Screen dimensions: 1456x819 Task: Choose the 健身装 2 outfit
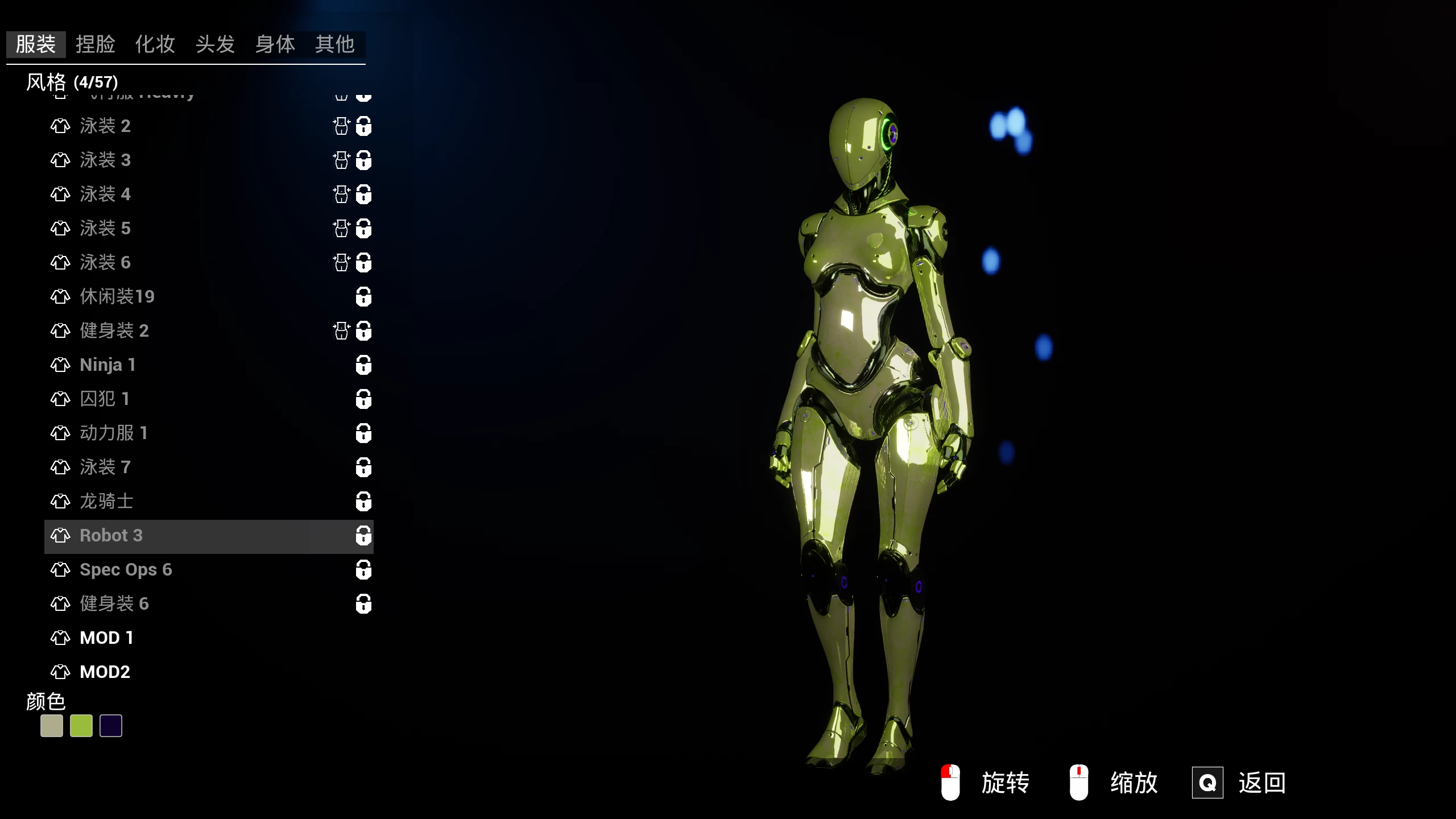point(114,330)
